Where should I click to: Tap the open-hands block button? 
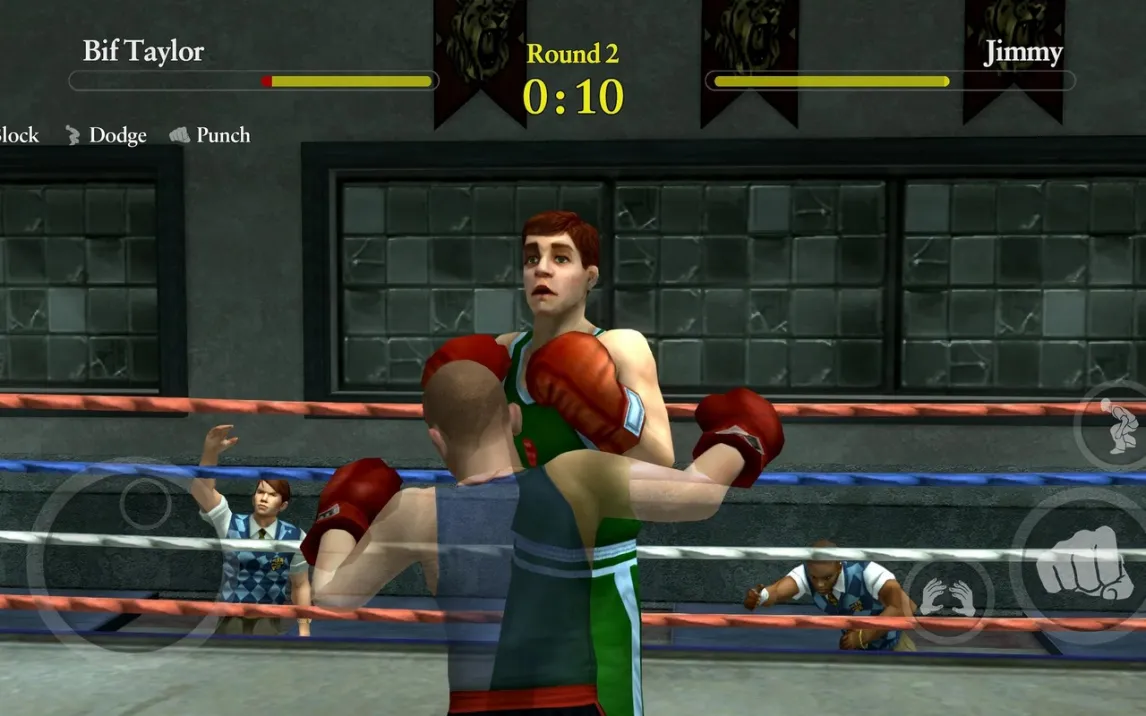[947, 598]
